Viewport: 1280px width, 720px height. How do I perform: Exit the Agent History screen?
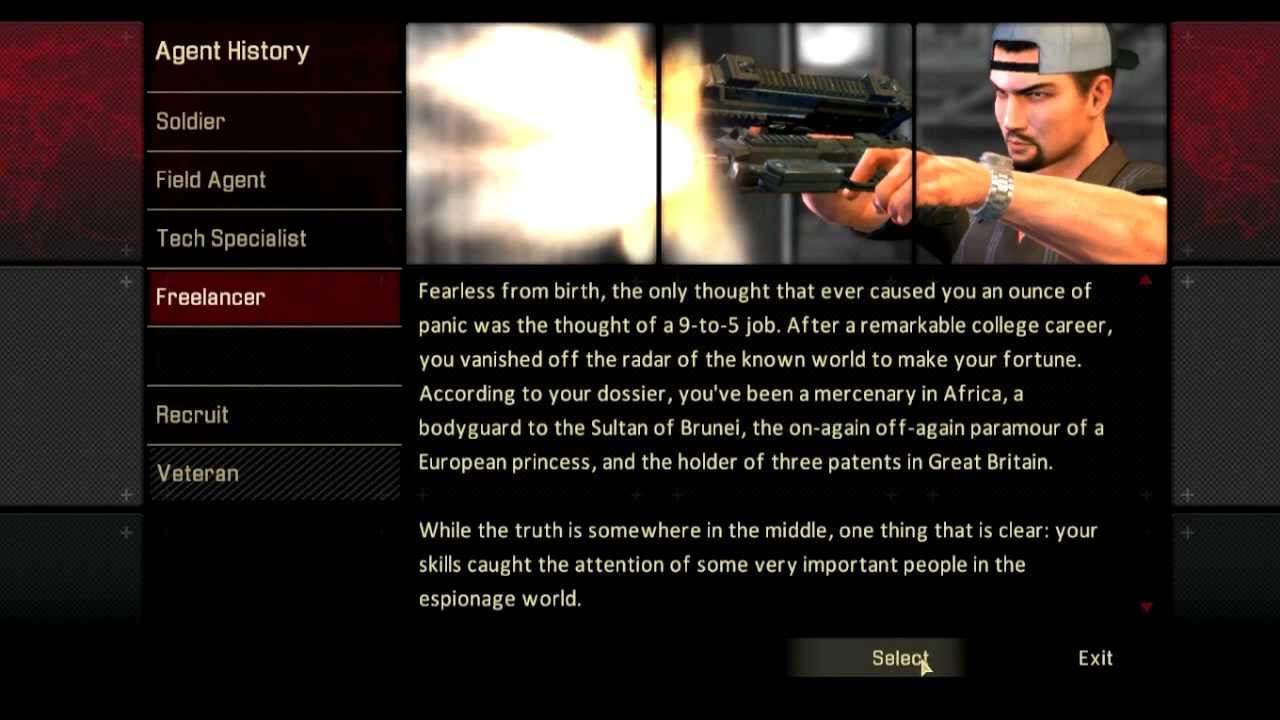coord(1094,658)
